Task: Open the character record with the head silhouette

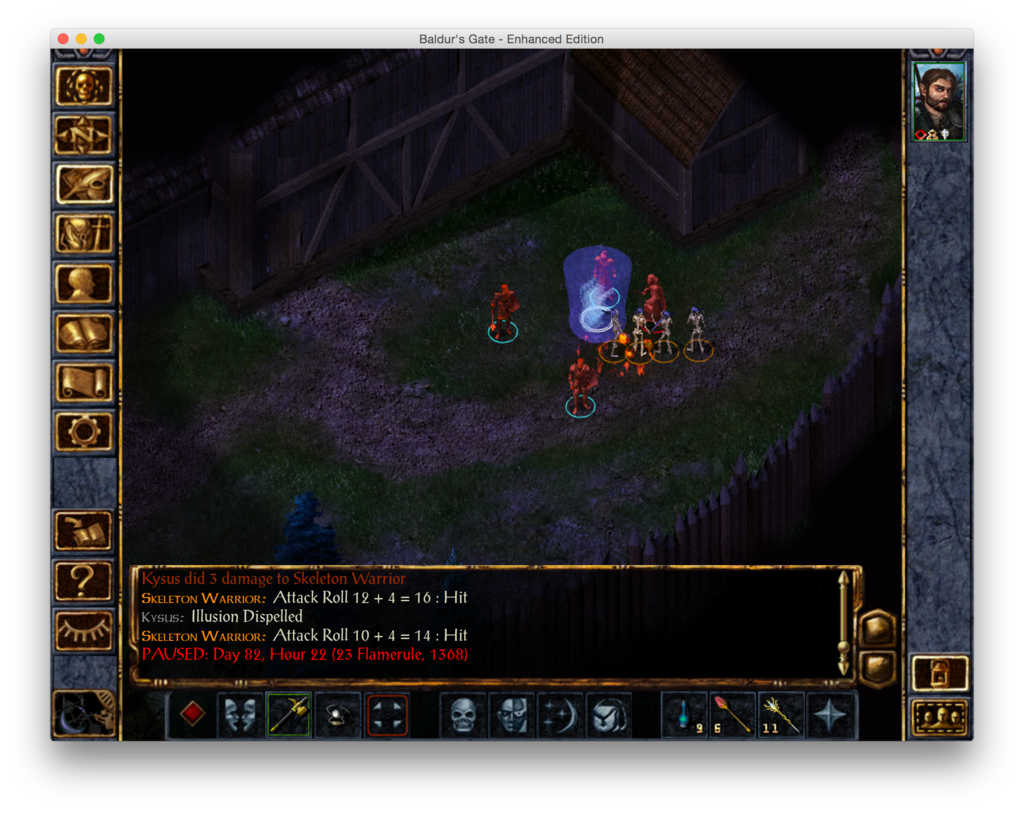Action: 84,283
